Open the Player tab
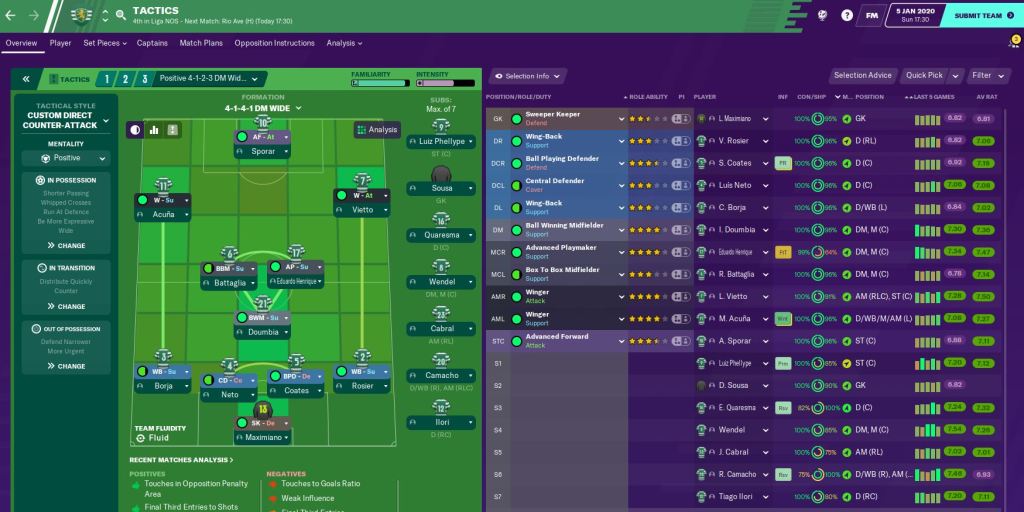The image size is (1024, 512). point(60,43)
